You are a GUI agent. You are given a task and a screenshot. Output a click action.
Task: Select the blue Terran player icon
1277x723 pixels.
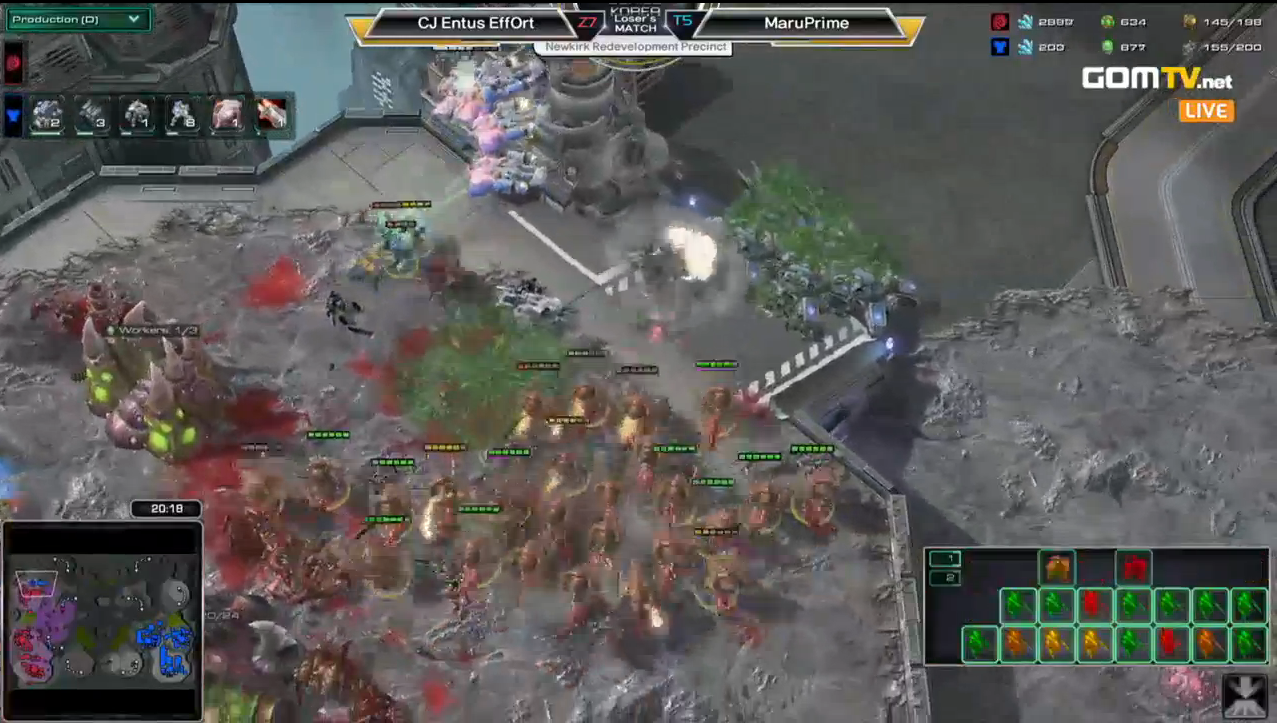click(14, 115)
